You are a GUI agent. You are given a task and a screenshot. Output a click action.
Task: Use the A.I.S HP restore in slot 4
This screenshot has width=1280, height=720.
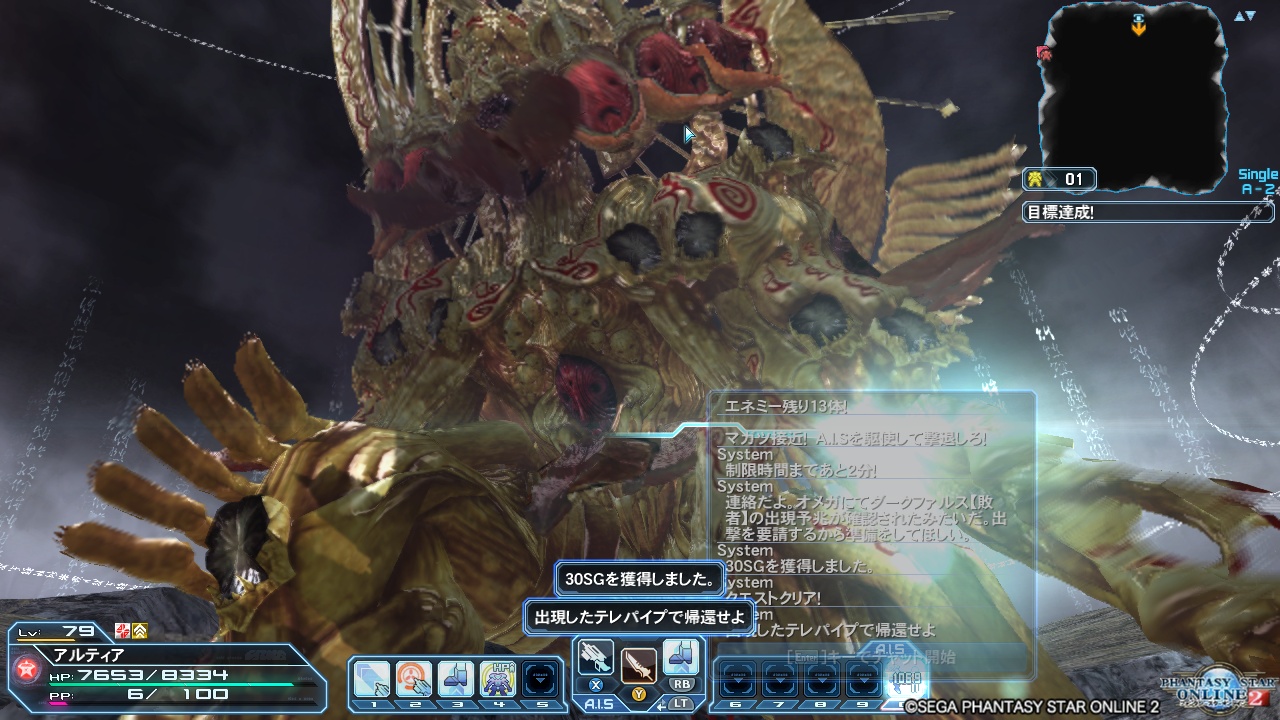[497, 675]
